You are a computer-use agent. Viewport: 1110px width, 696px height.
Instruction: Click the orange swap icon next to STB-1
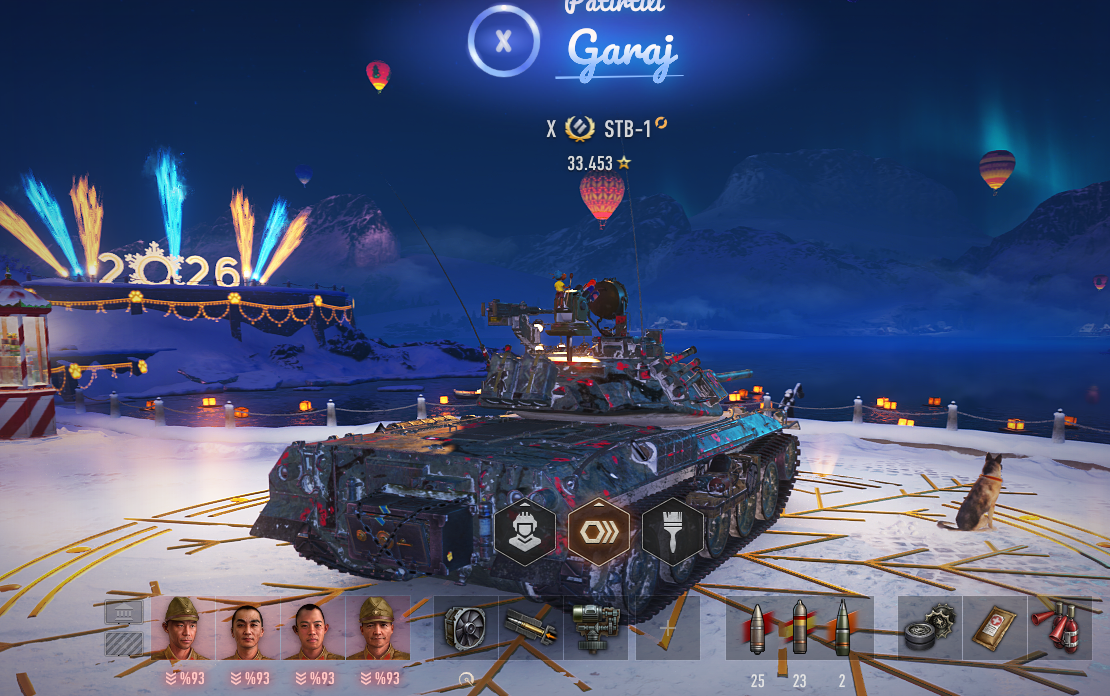click(661, 124)
